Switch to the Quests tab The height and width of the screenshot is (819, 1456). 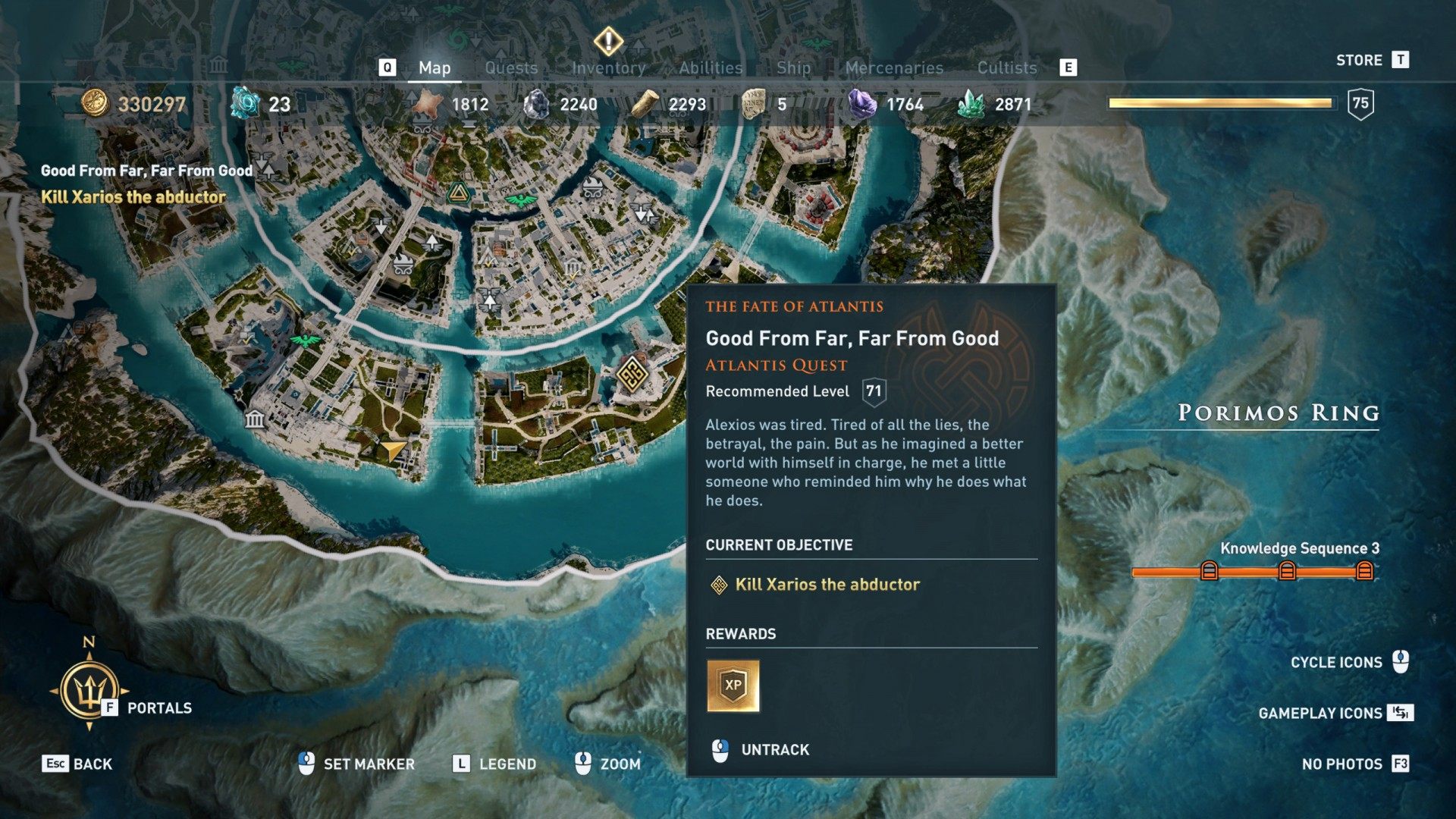click(x=511, y=68)
